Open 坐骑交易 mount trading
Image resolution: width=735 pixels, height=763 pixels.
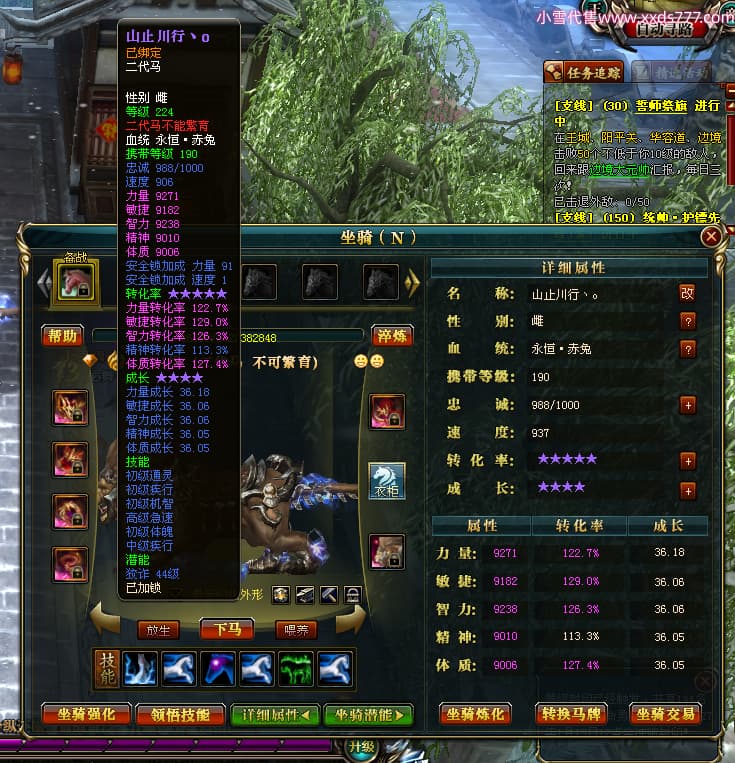[x=665, y=714]
